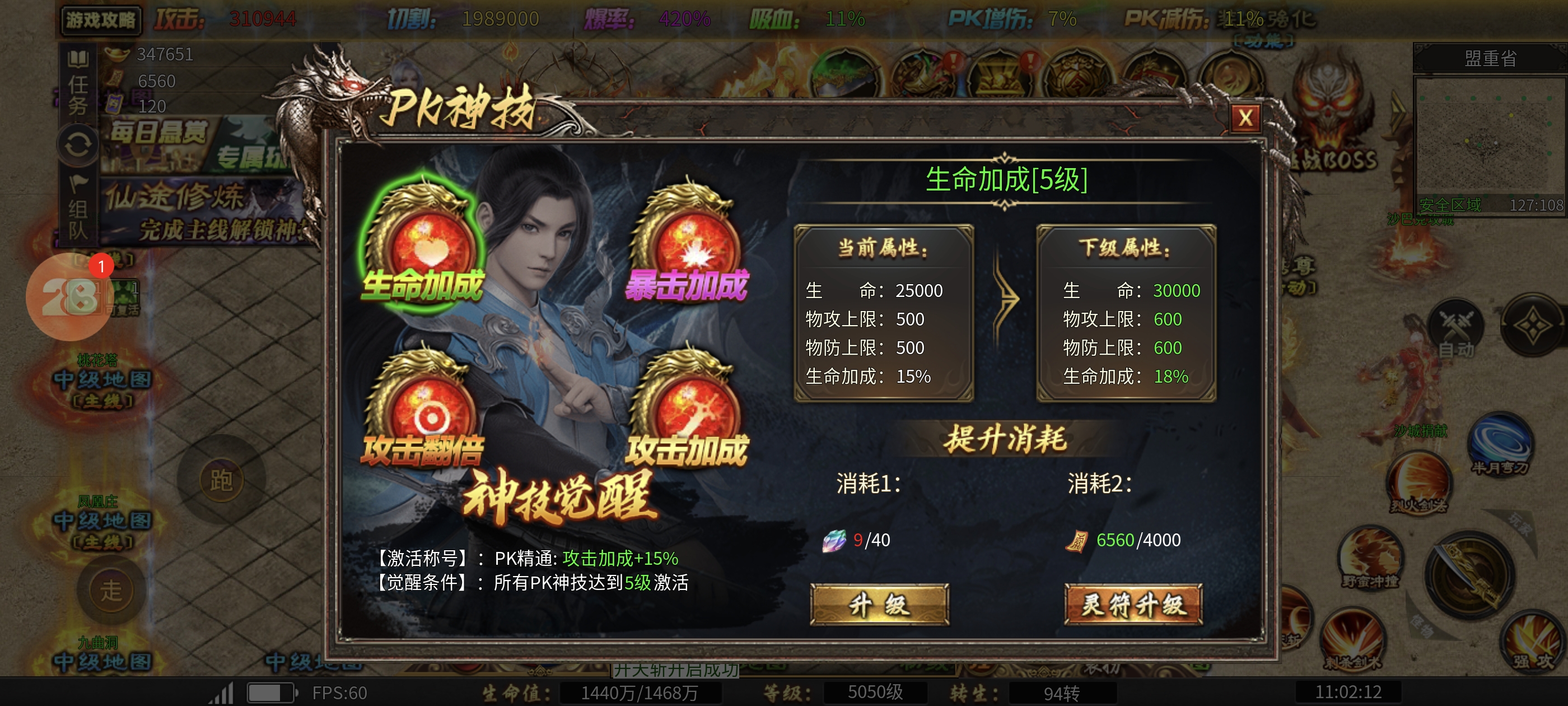
Task: Open the 游戏攻略 game guide
Action: (x=101, y=20)
